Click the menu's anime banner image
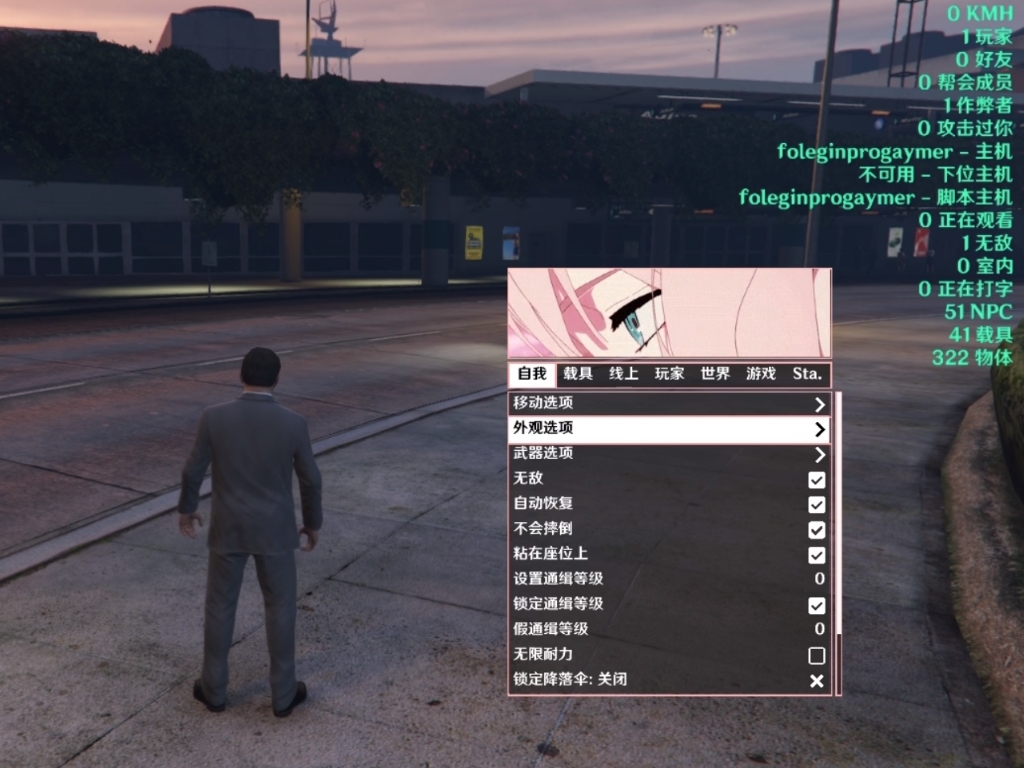The height and width of the screenshot is (768, 1024). tap(669, 312)
